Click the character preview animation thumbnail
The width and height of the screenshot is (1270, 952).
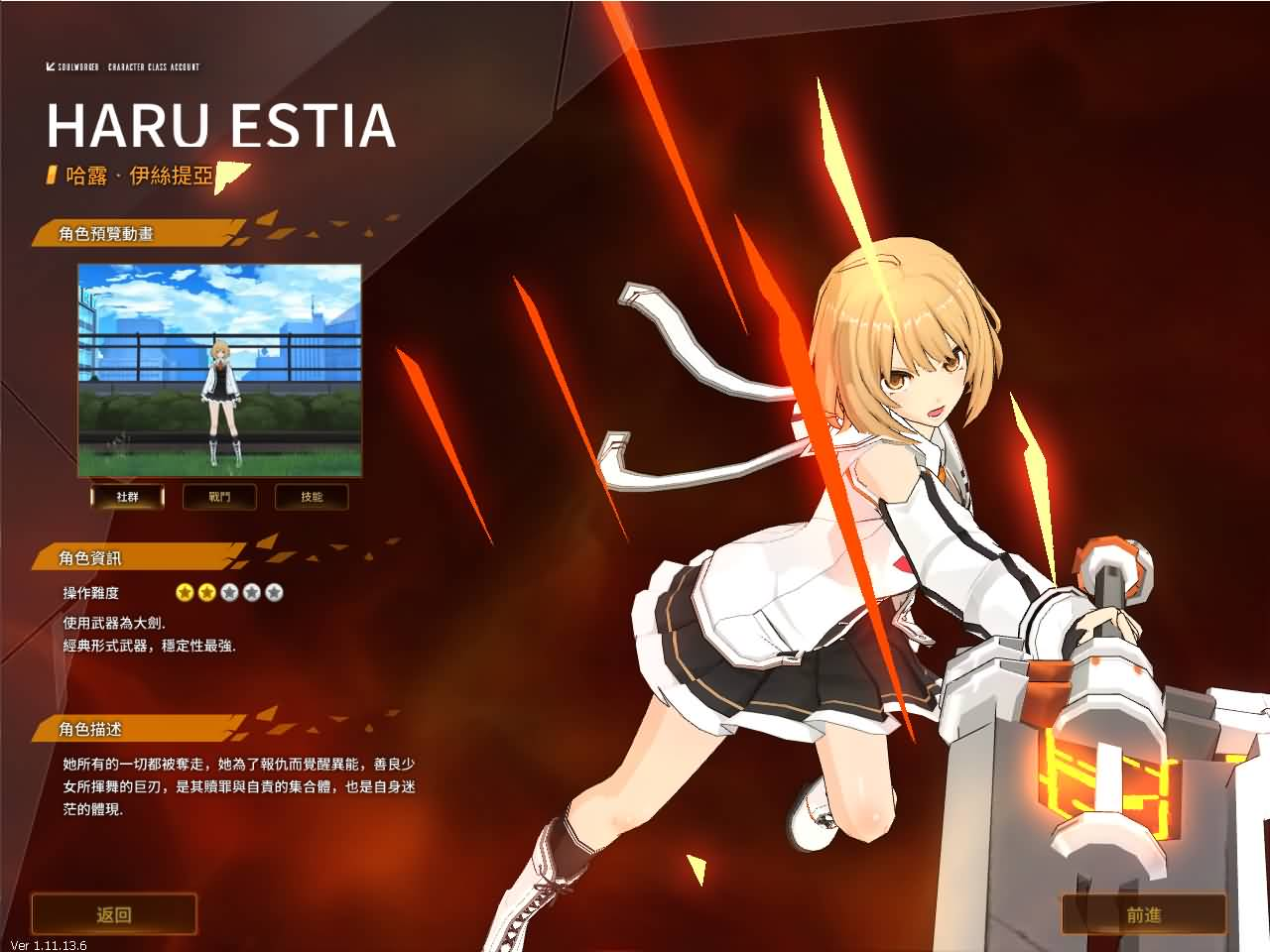219,370
